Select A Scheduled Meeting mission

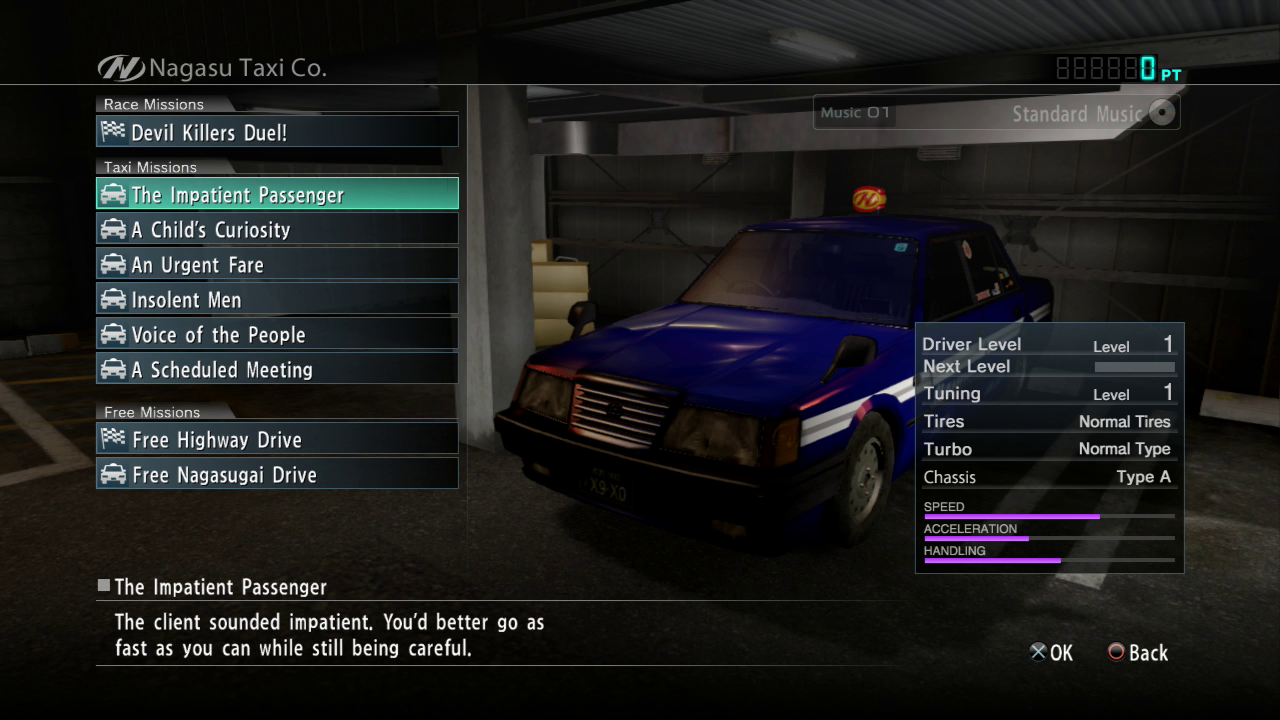pos(277,369)
